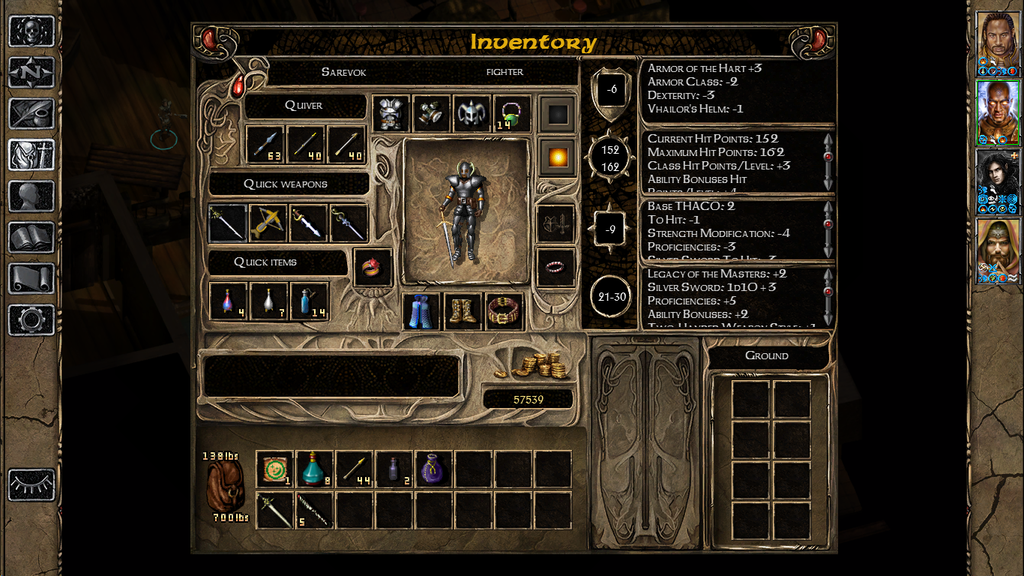Open the journal with the quill button
Image resolution: width=1024 pixels, height=576 pixels.
click(x=31, y=113)
